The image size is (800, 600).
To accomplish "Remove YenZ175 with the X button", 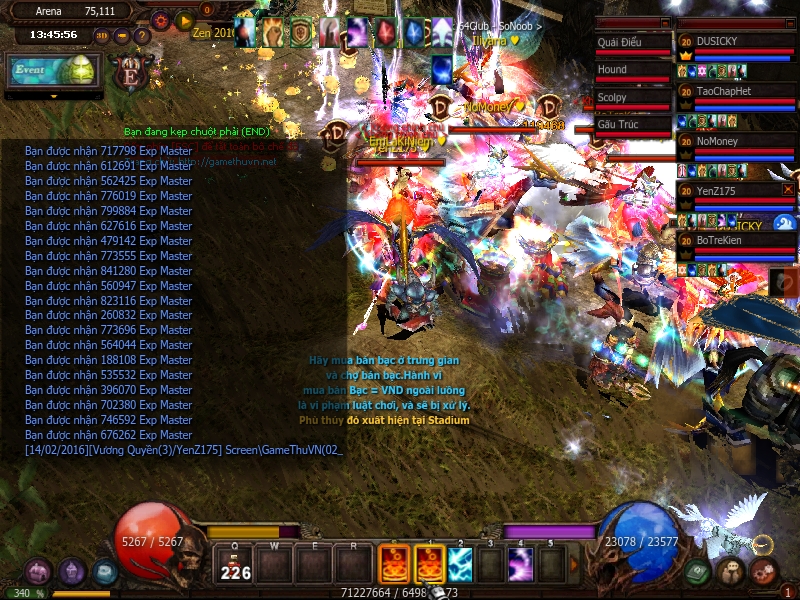I will pyautogui.click(x=788, y=189).
